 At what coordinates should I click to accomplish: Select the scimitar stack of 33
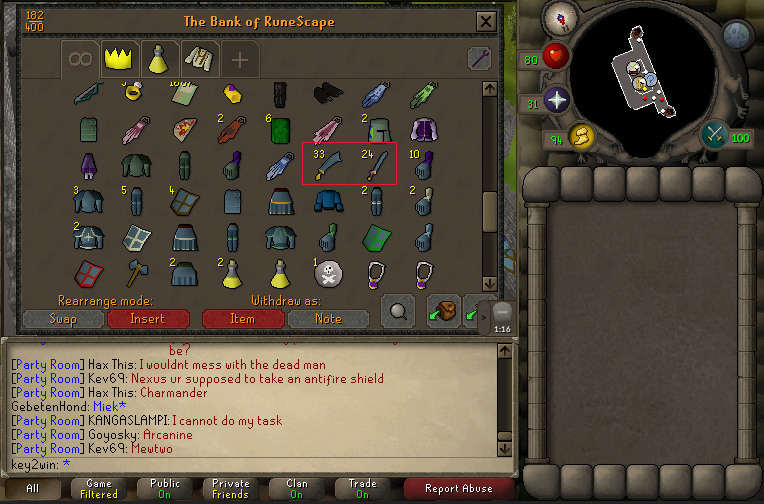coord(328,167)
